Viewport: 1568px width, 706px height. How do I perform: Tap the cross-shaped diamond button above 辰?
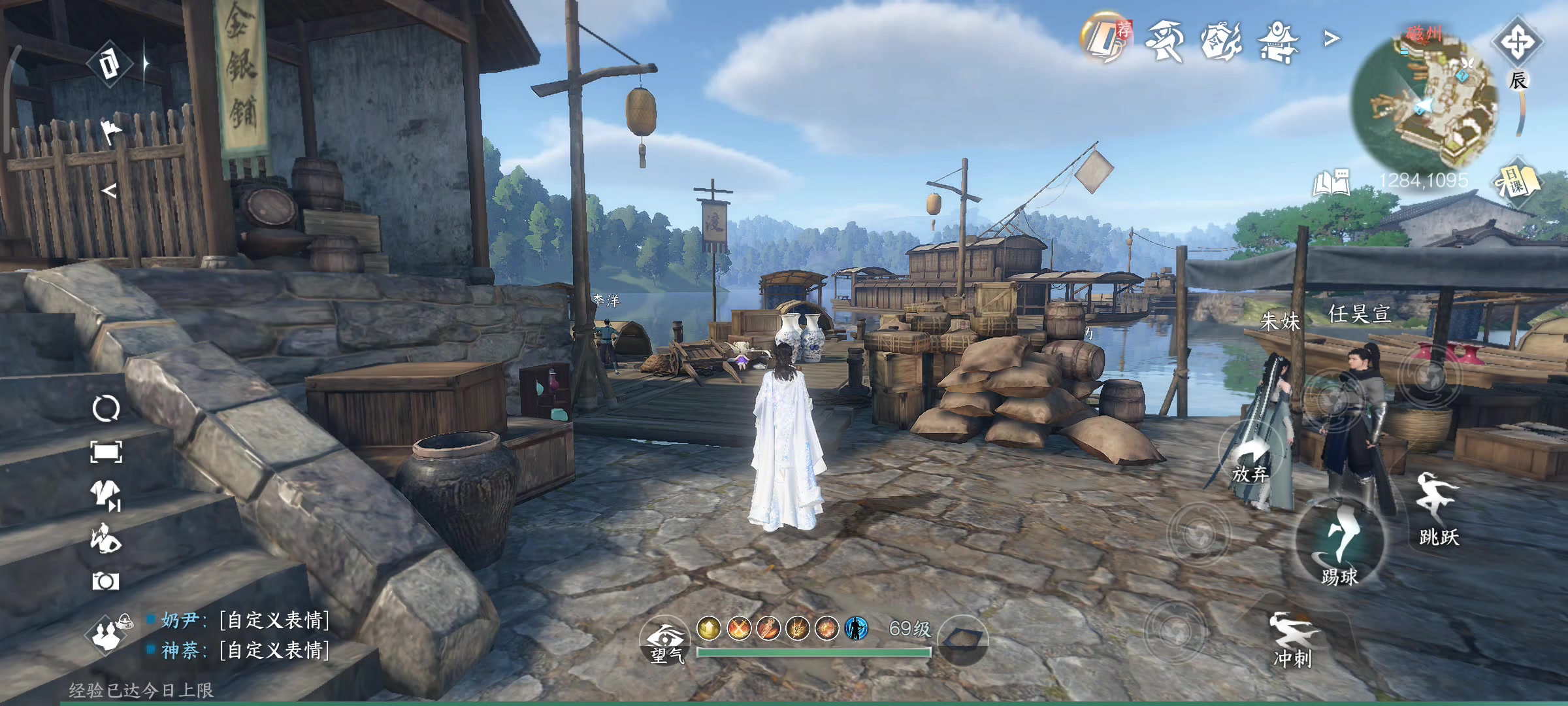point(1516,42)
